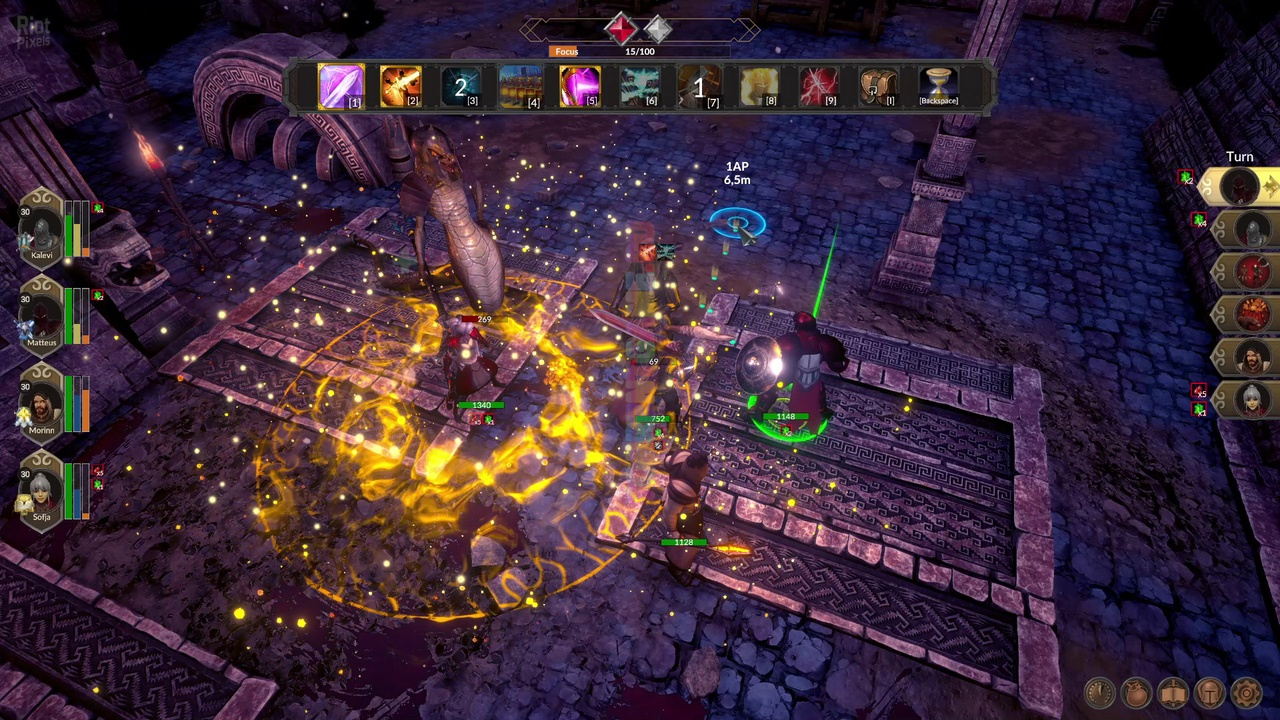The width and height of the screenshot is (1280, 720).
Task: Activate the teal ability in slot 6
Action: click(640, 85)
